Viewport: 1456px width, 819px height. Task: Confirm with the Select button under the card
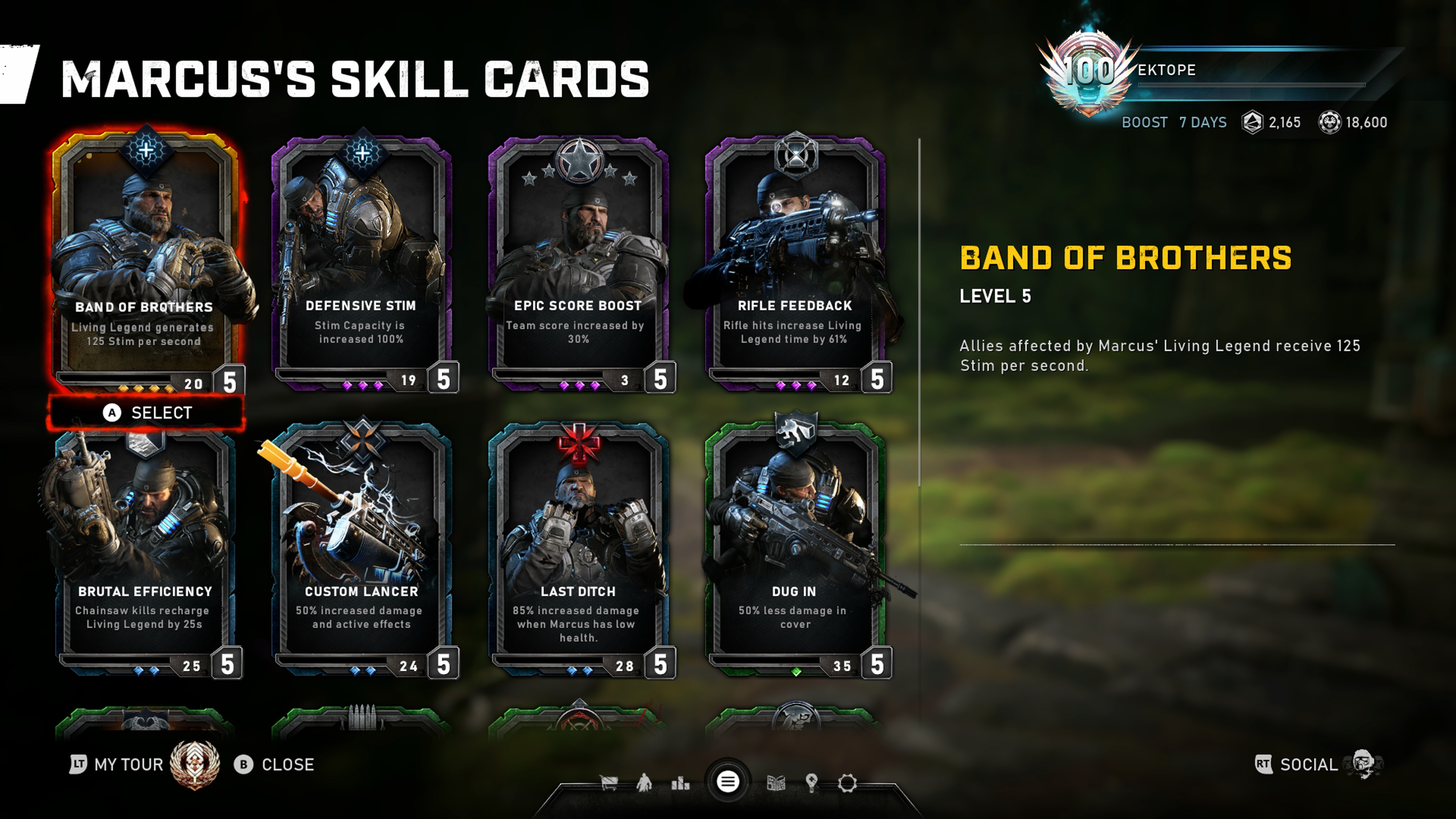click(147, 413)
